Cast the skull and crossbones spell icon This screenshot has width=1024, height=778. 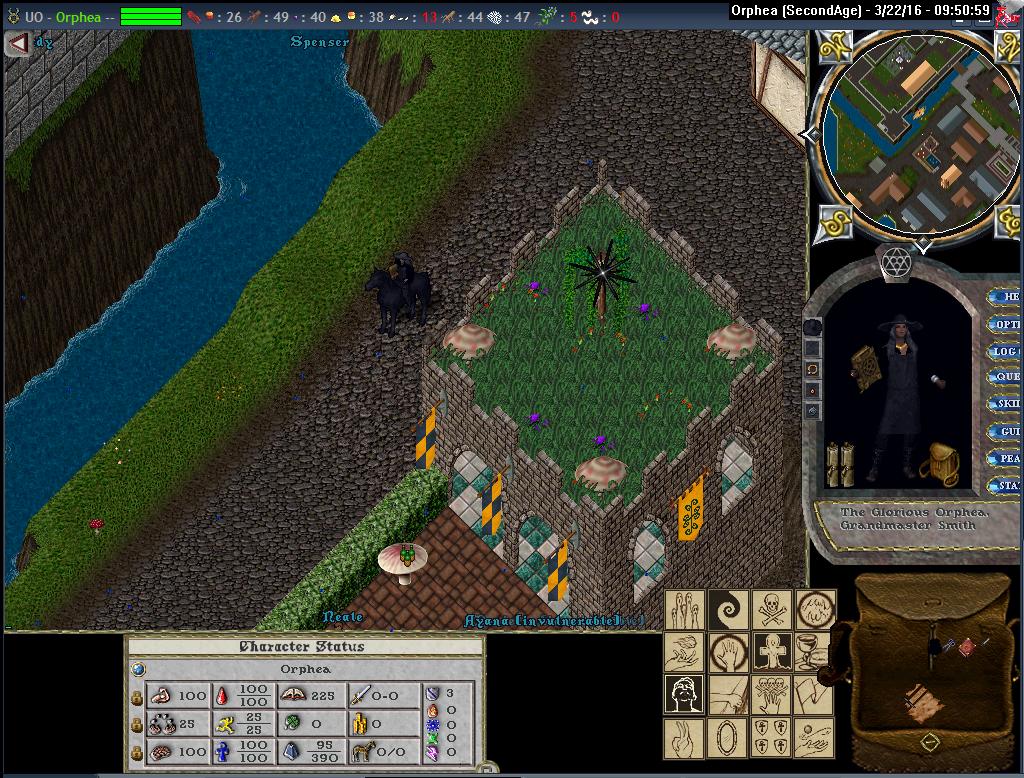coord(771,609)
